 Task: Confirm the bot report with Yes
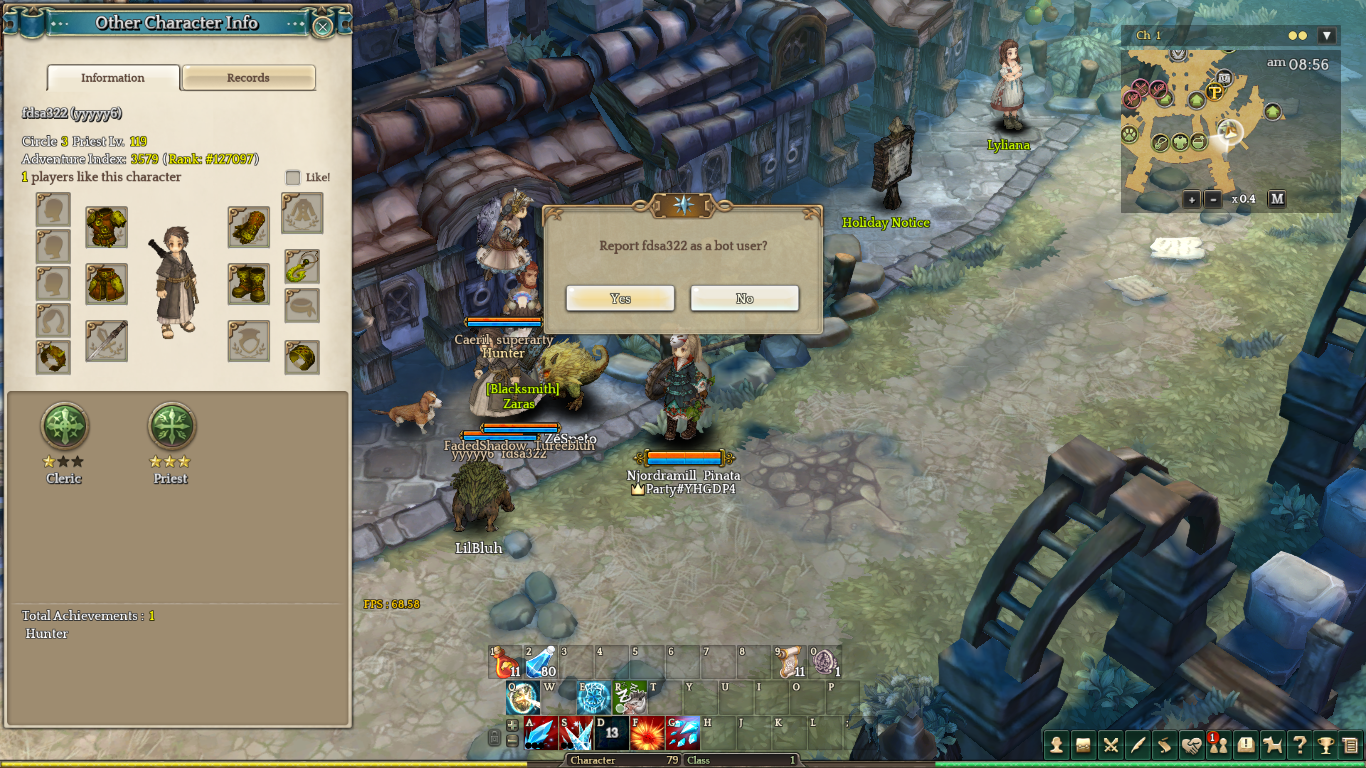point(620,298)
